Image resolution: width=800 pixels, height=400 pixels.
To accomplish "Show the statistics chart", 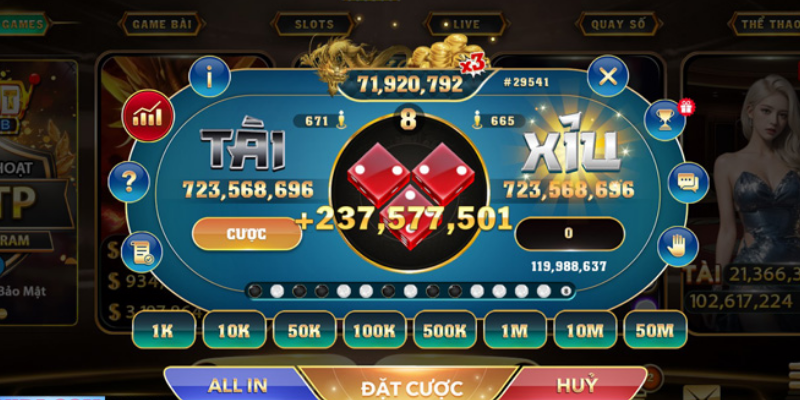I will point(147,116).
